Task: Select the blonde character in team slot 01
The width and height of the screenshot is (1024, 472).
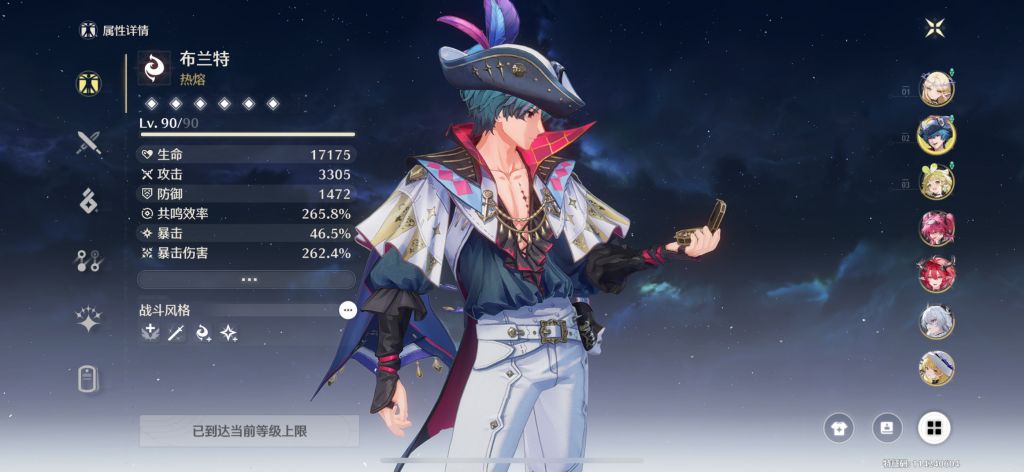Action: tap(937, 88)
